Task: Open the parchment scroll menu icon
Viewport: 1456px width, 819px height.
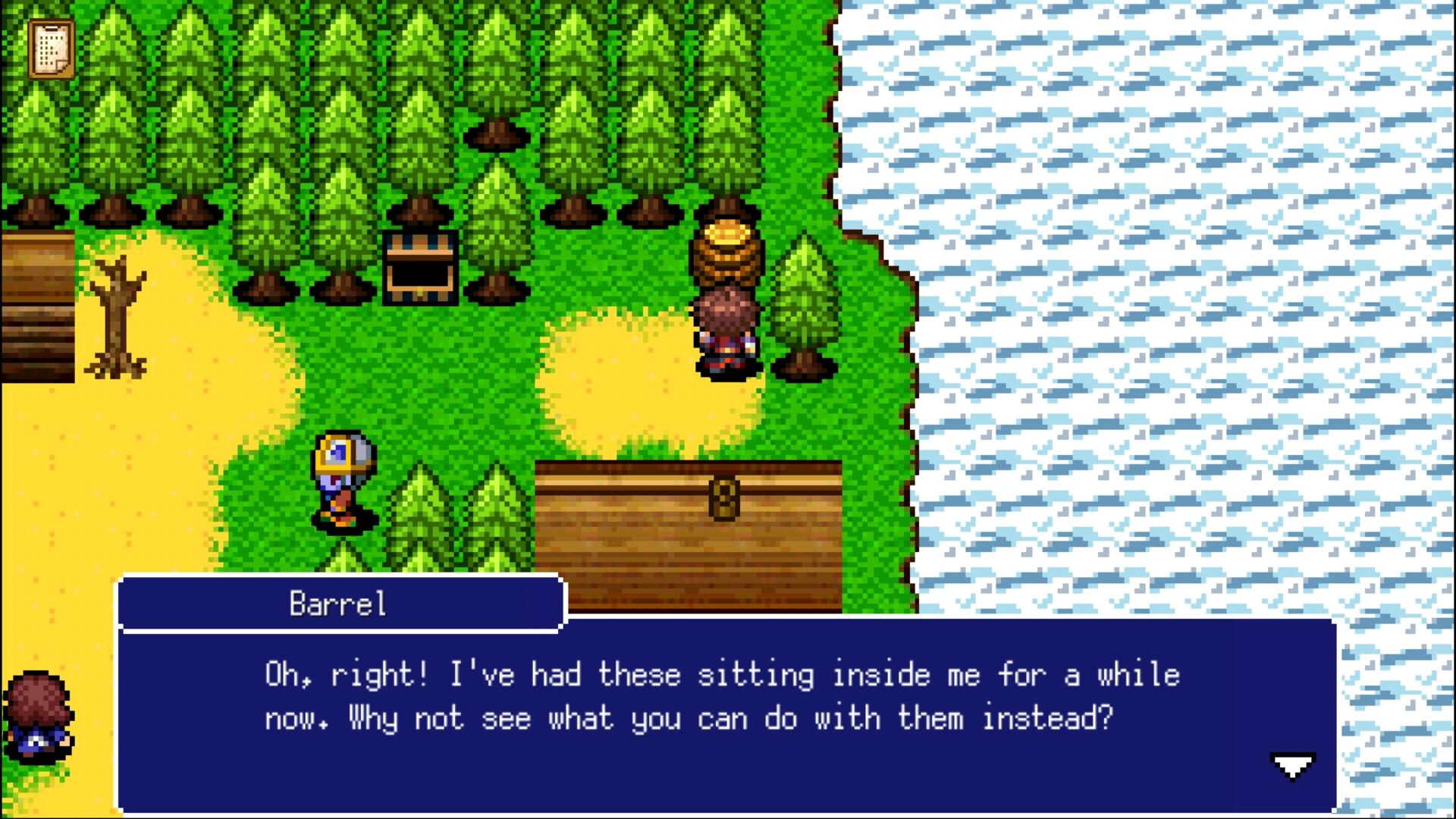Action: tap(52, 49)
